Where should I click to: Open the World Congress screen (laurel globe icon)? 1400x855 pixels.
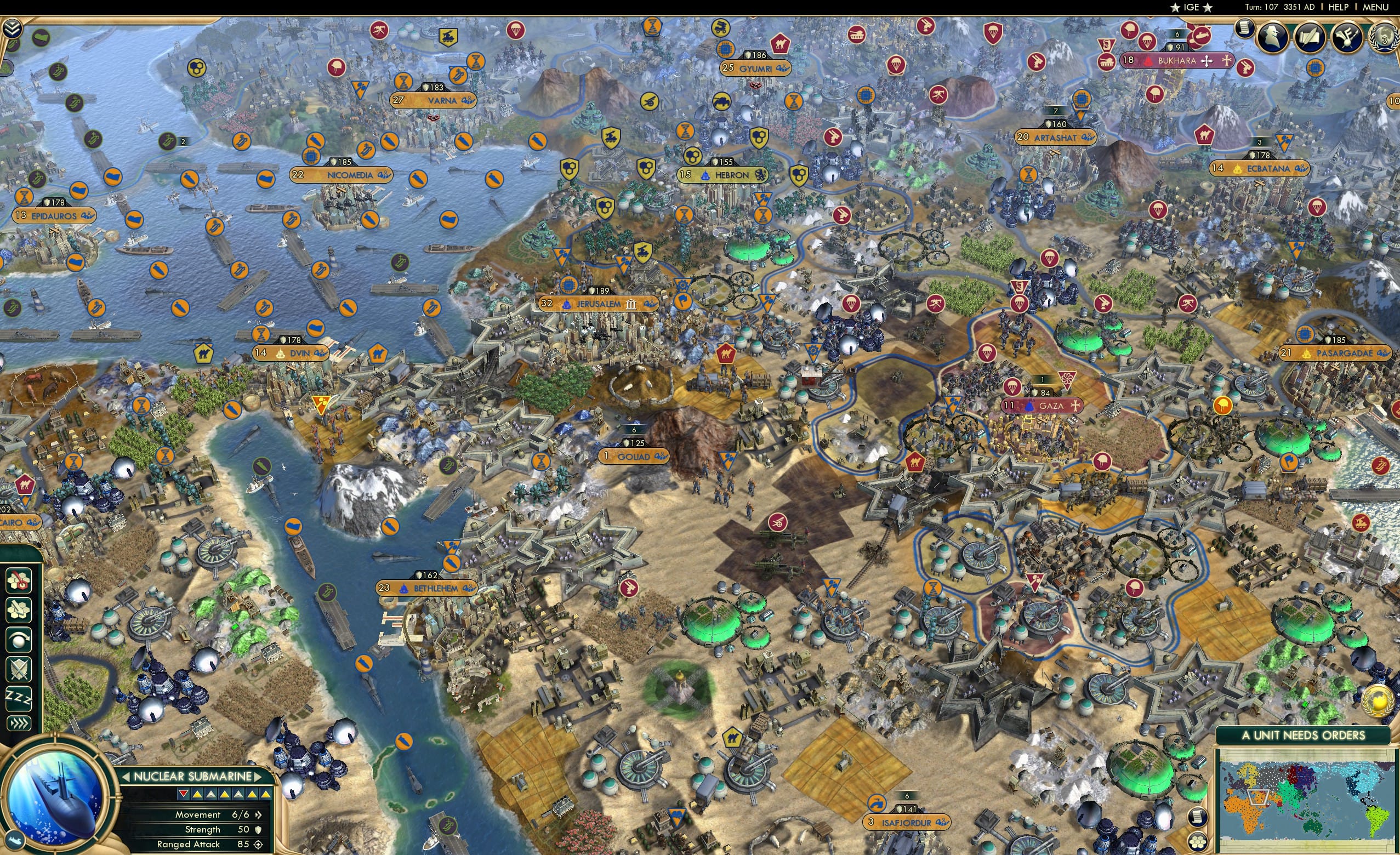click(x=1385, y=37)
